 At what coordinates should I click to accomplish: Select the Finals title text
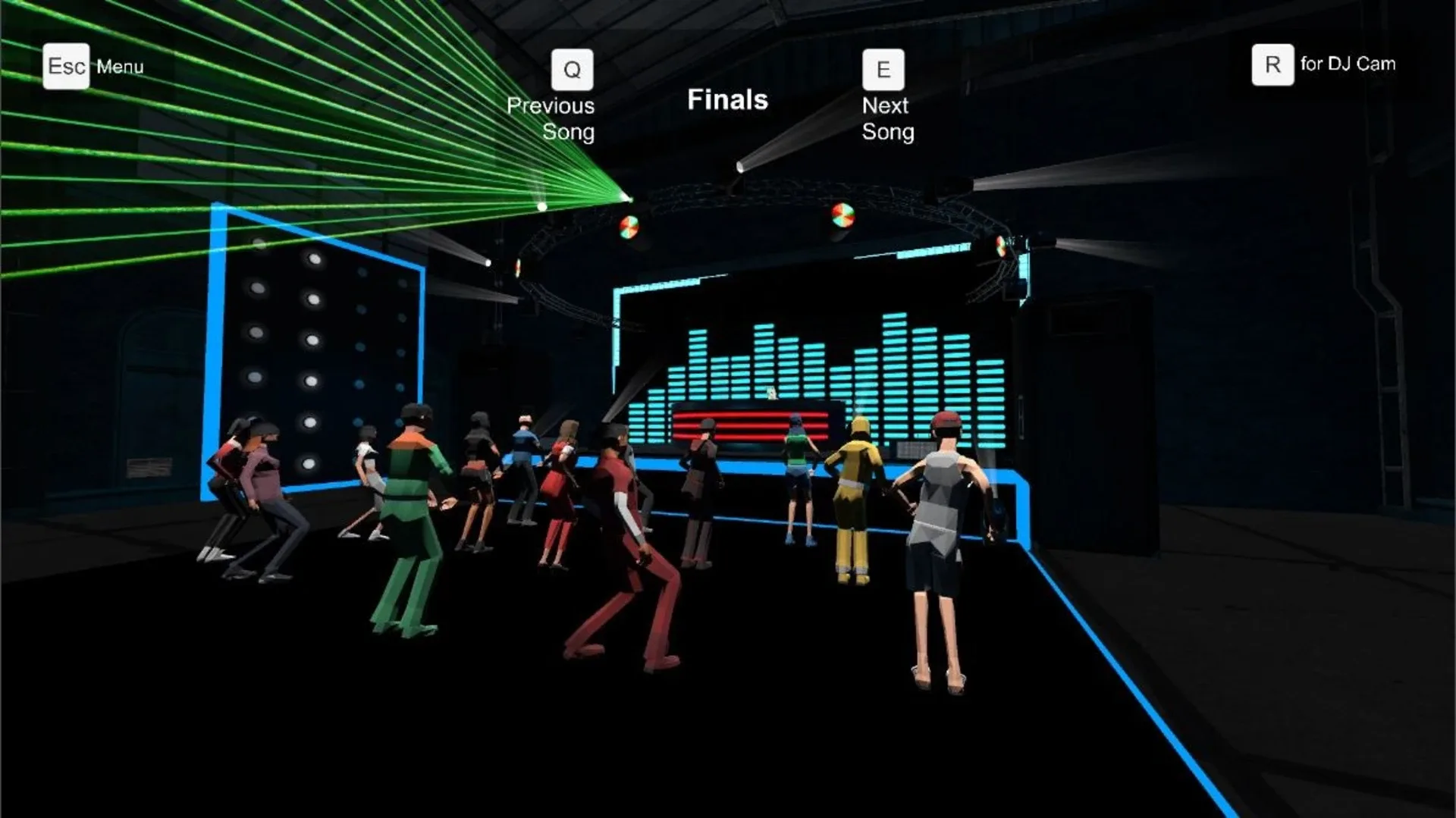[x=726, y=99]
